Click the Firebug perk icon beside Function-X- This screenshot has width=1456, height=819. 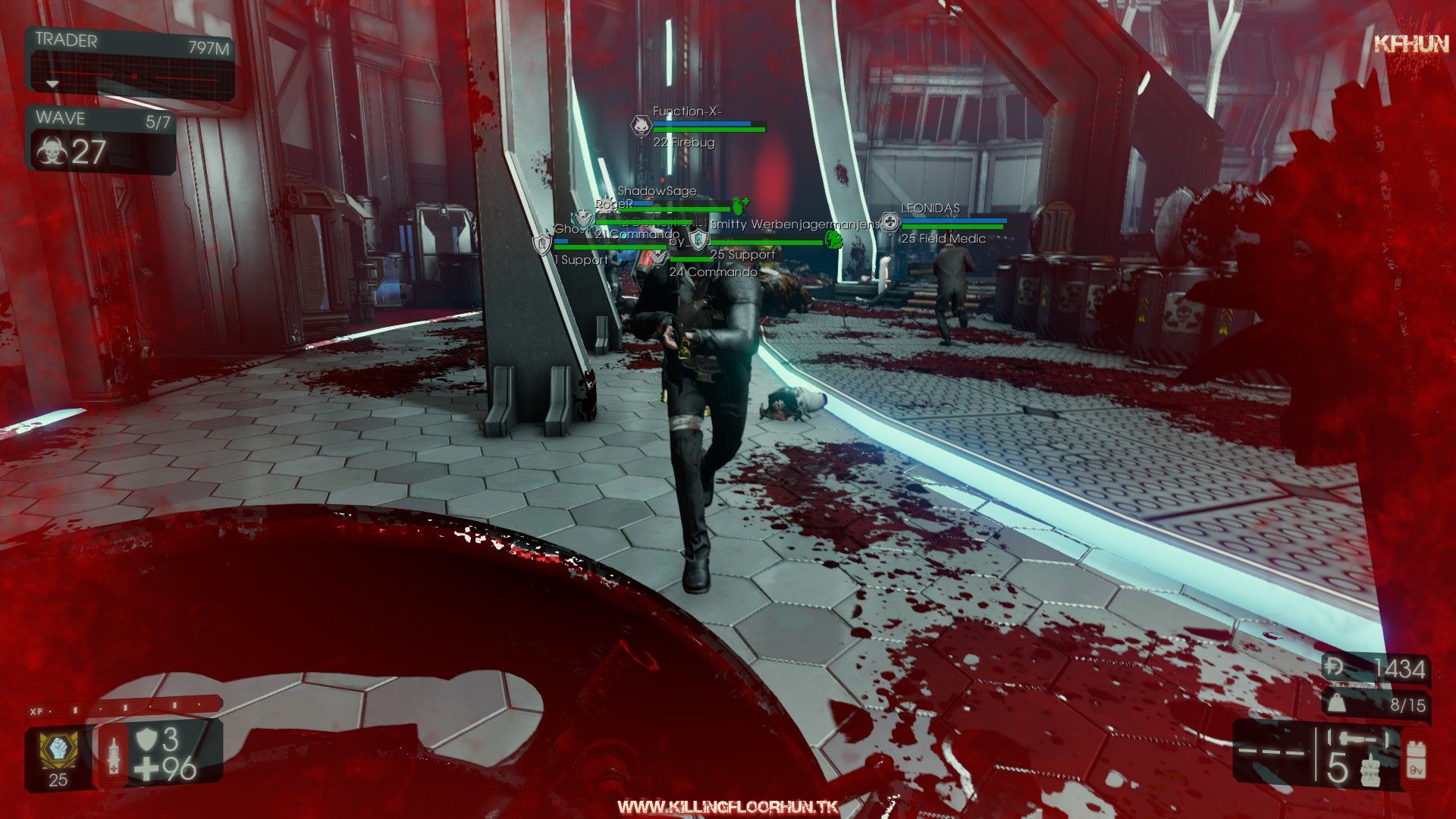(x=641, y=126)
